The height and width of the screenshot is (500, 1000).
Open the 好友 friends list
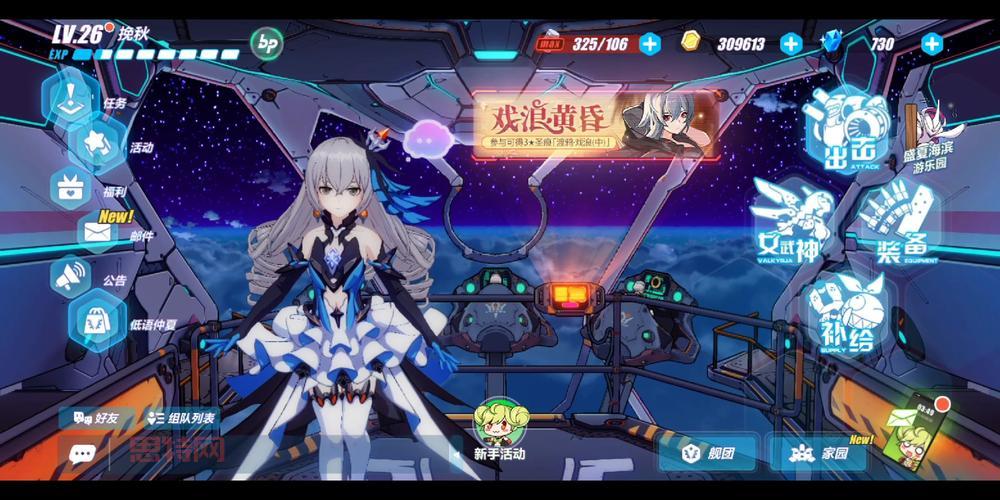[x=95, y=416]
